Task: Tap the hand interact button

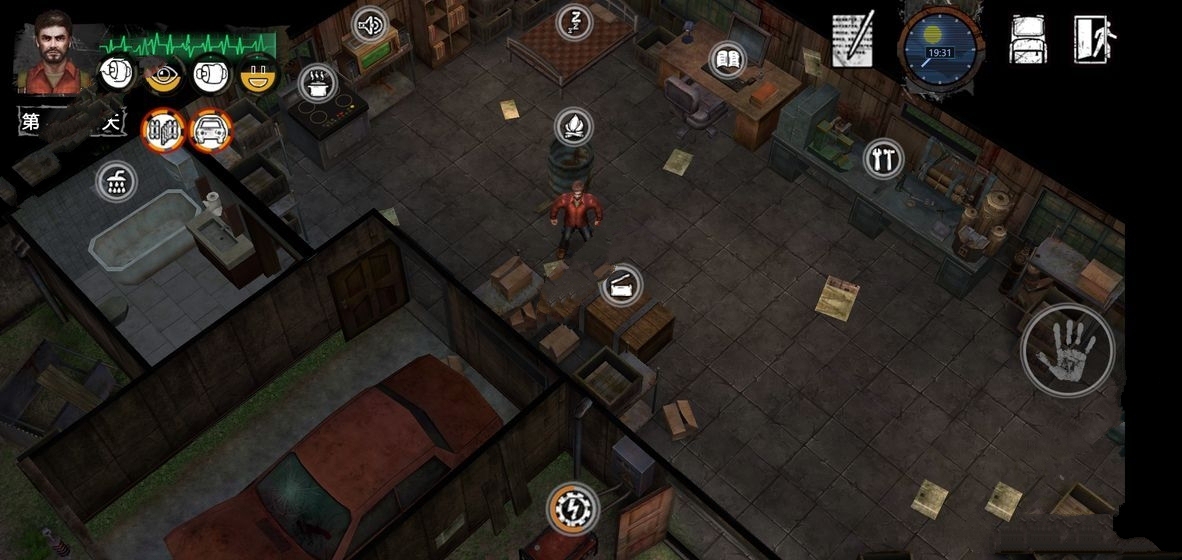Action: coord(1067,349)
